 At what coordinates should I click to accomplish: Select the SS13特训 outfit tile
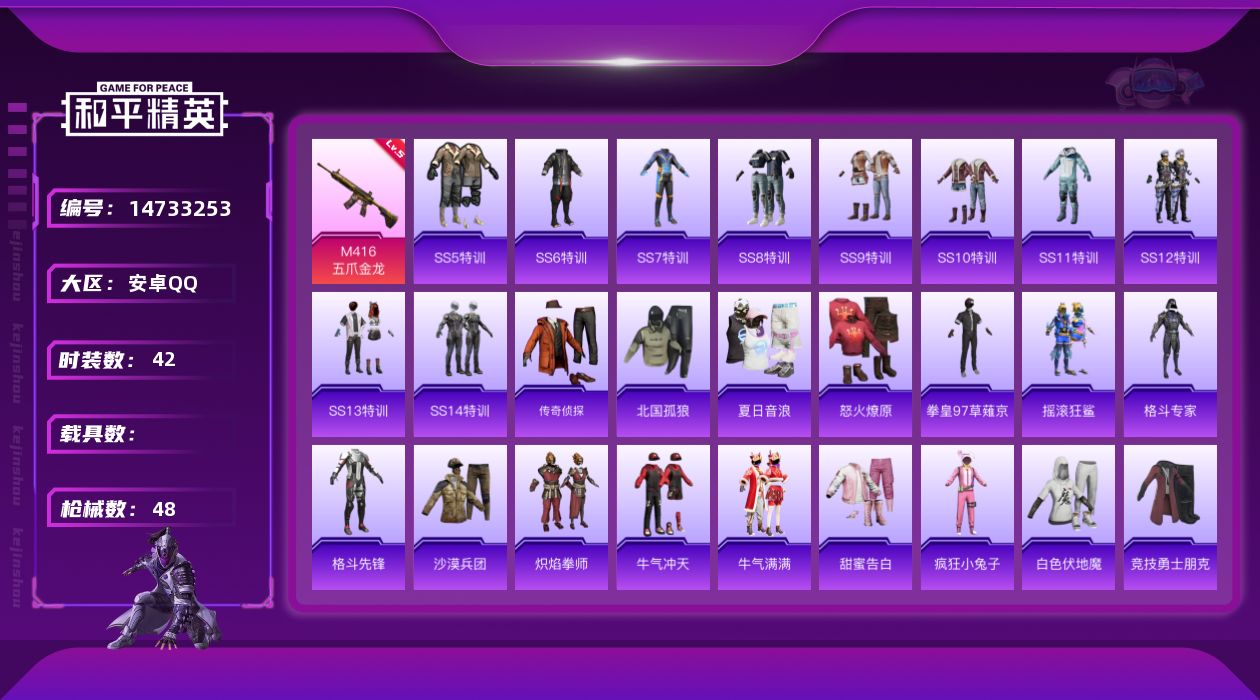tap(358, 364)
